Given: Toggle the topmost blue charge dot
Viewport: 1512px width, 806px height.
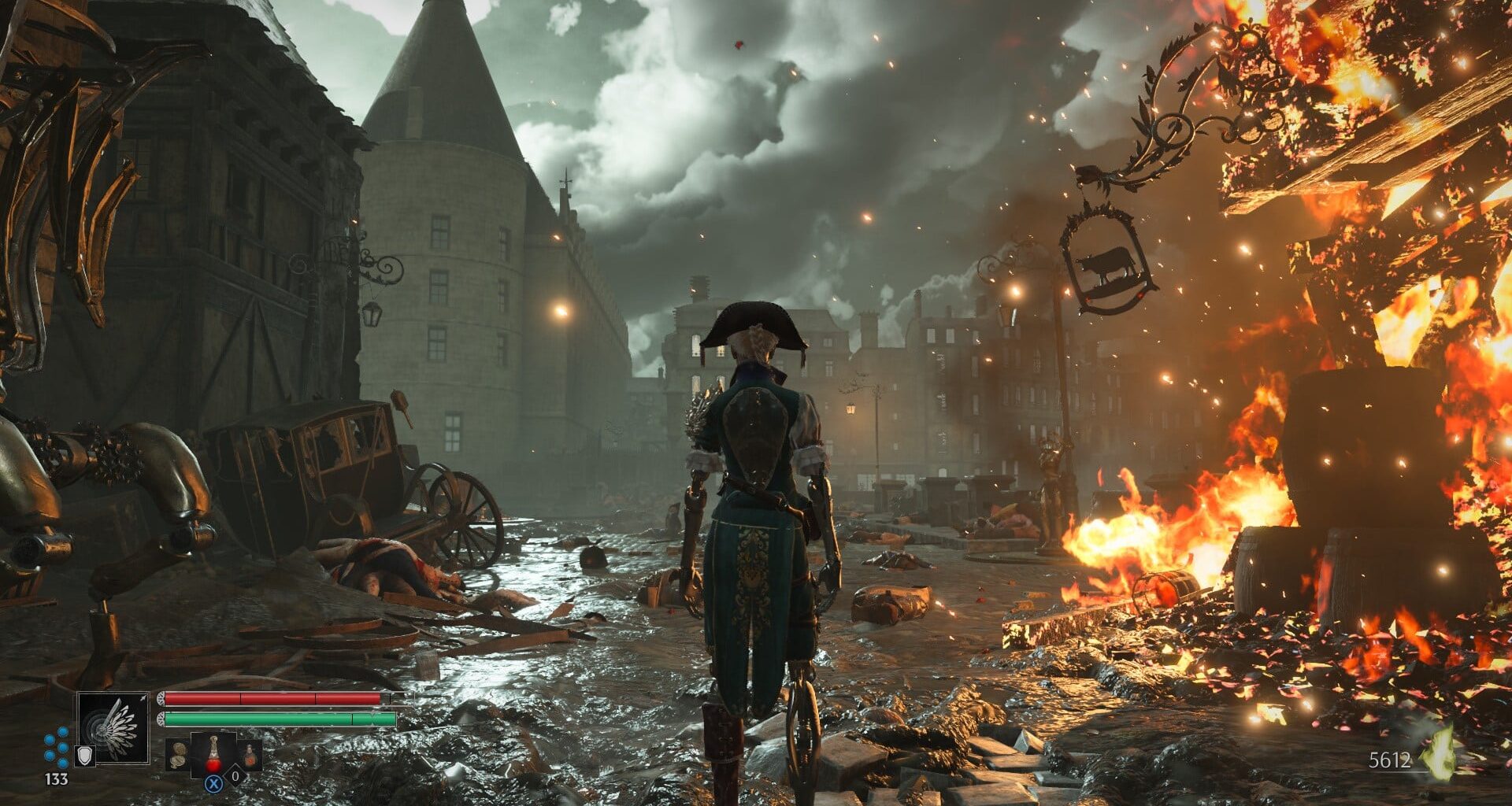Looking at the screenshot, I should coord(62,732).
